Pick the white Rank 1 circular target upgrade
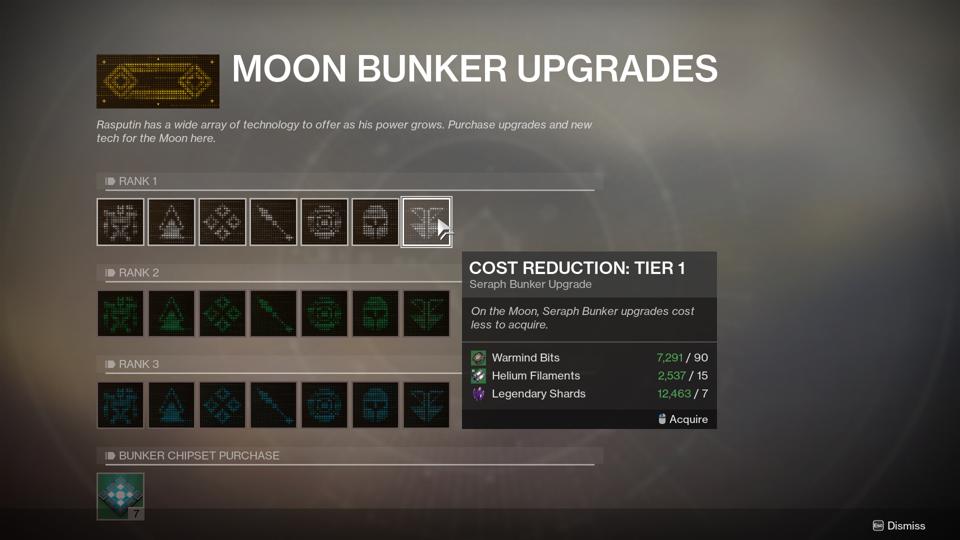960x540 pixels. coord(324,221)
